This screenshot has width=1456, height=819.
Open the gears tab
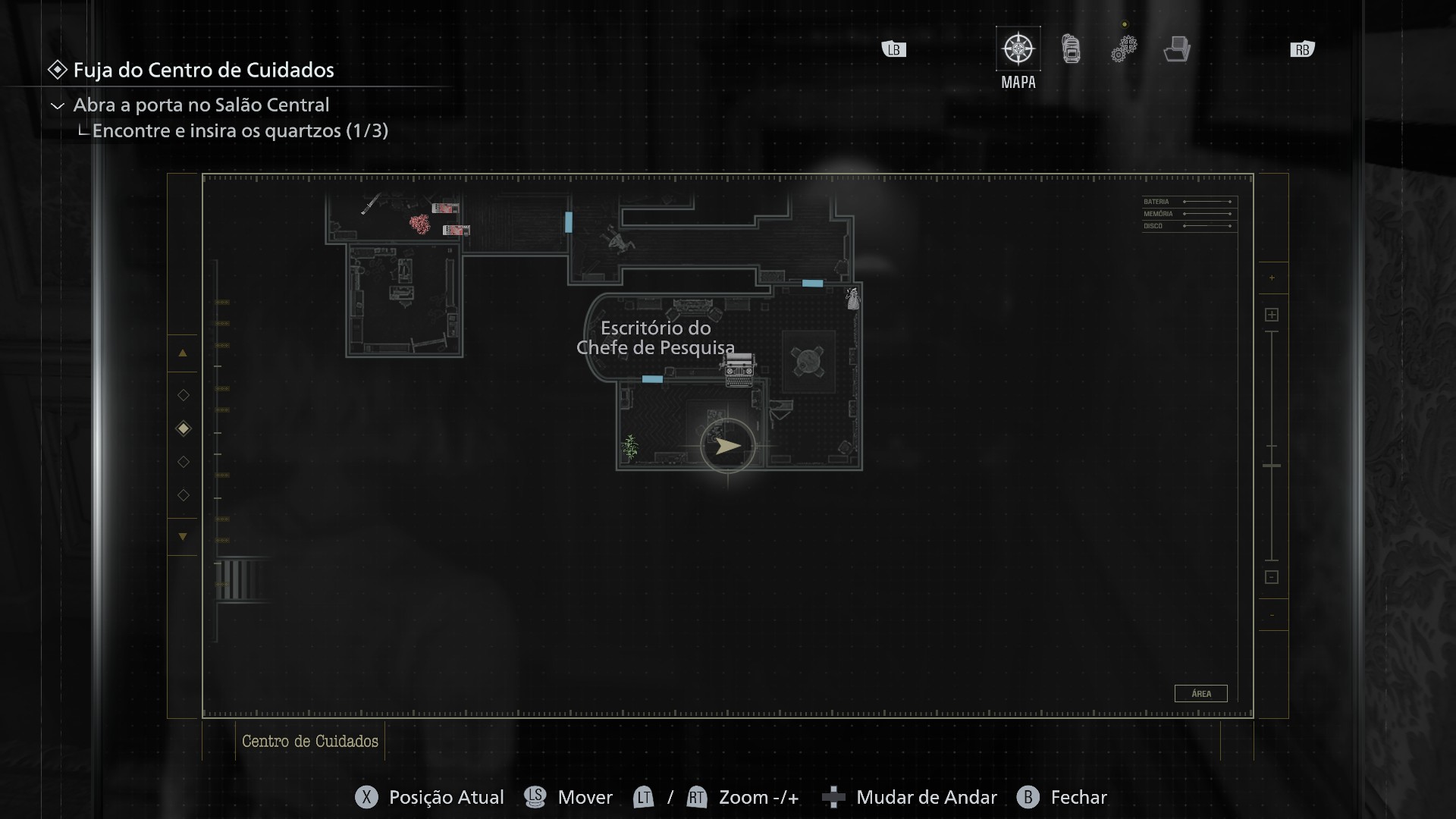1124,49
